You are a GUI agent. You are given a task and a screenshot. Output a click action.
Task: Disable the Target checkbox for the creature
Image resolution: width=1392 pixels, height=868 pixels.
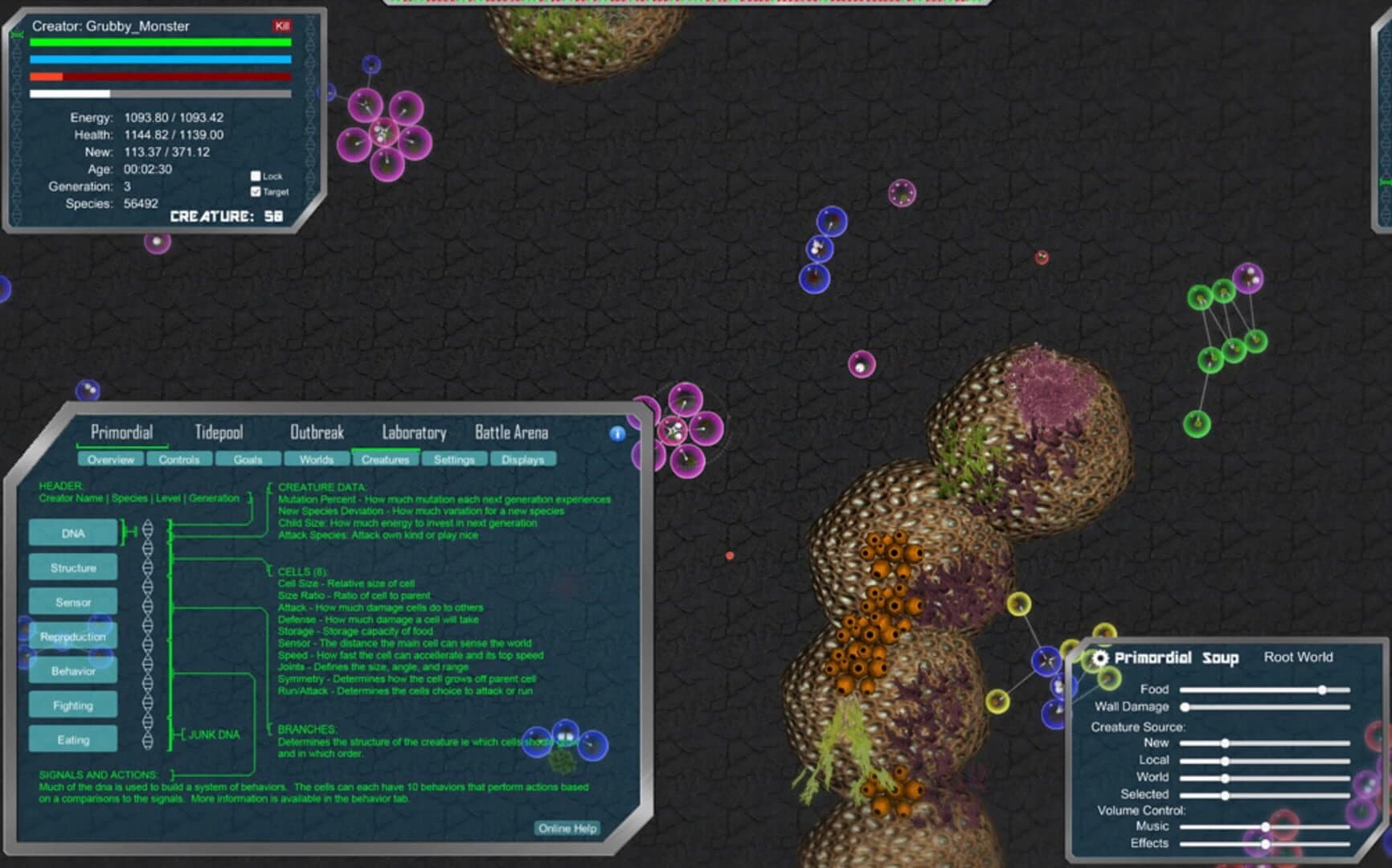tap(256, 192)
